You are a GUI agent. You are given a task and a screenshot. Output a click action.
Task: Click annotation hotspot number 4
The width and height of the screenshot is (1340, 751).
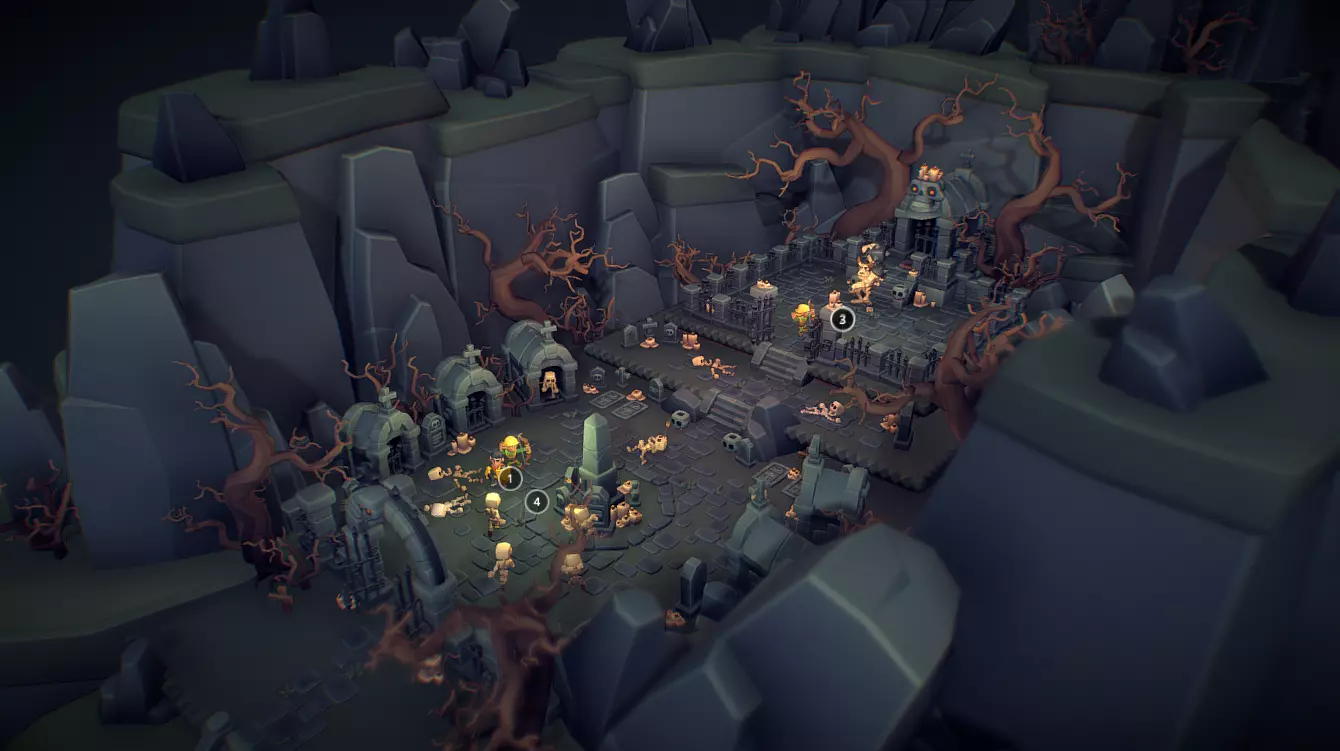[537, 501]
